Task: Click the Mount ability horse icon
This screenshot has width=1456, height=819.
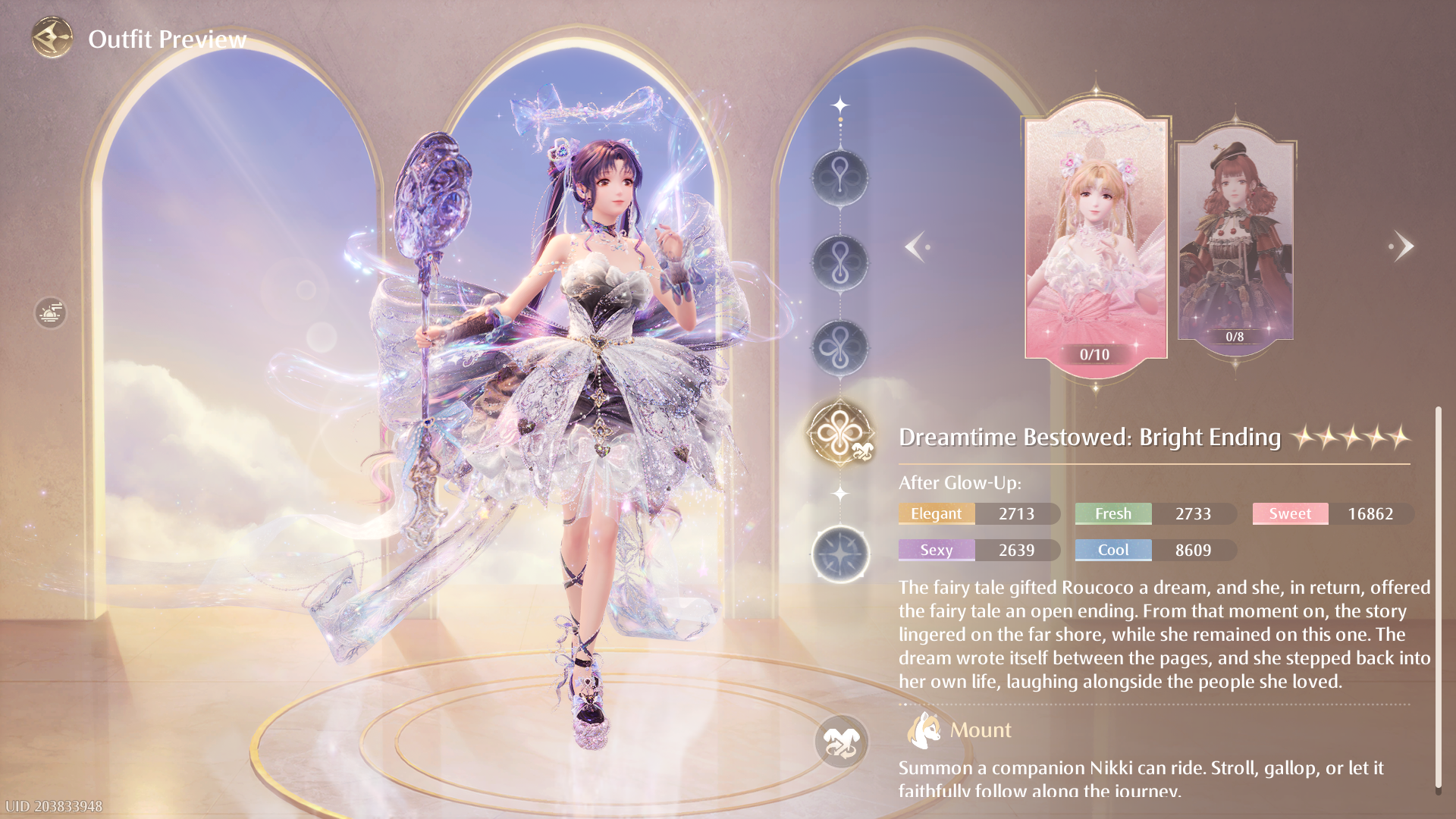Action: pos(923,730)
